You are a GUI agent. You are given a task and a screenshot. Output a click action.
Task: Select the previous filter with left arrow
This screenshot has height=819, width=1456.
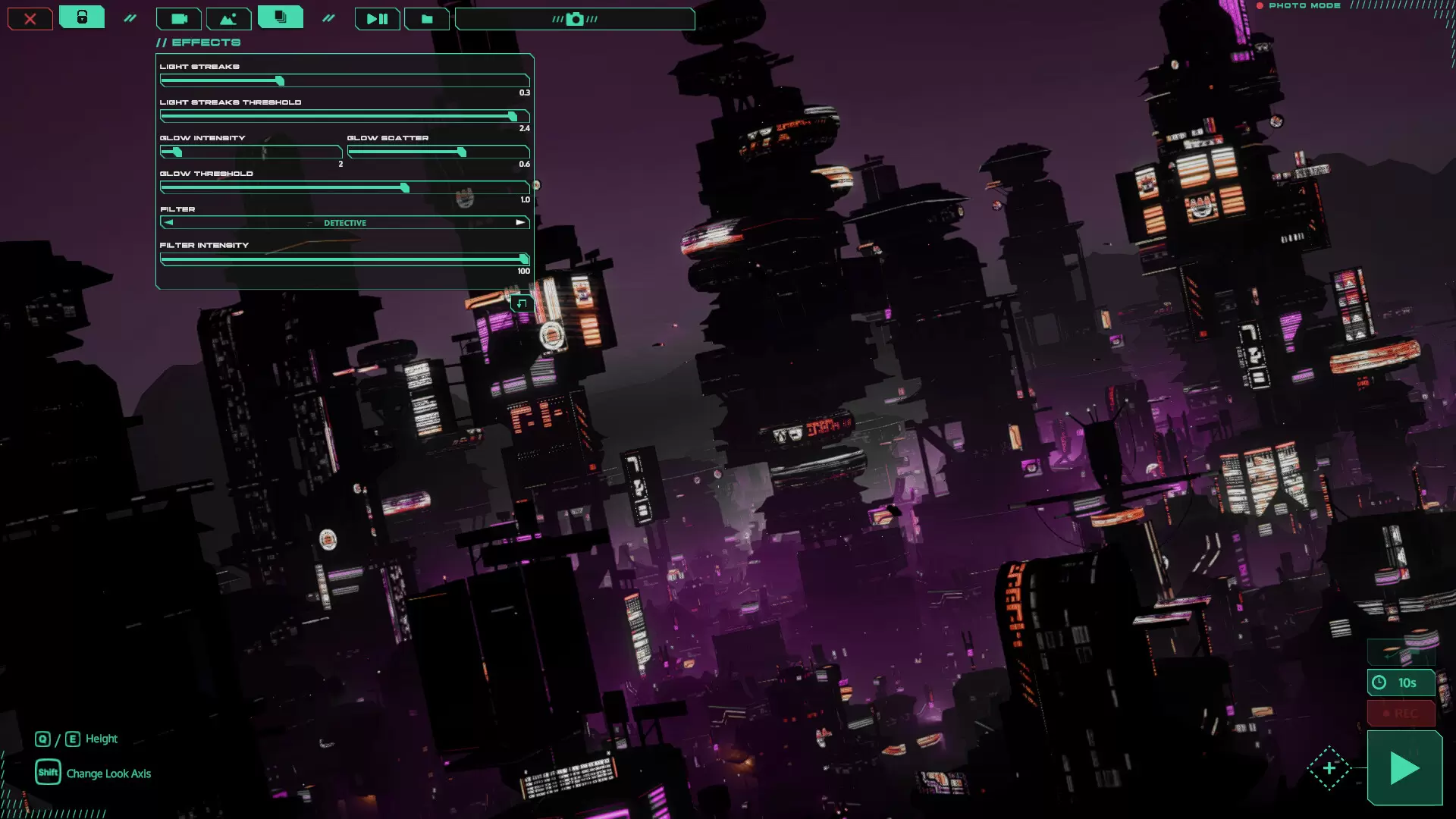[x=168, y=223]
